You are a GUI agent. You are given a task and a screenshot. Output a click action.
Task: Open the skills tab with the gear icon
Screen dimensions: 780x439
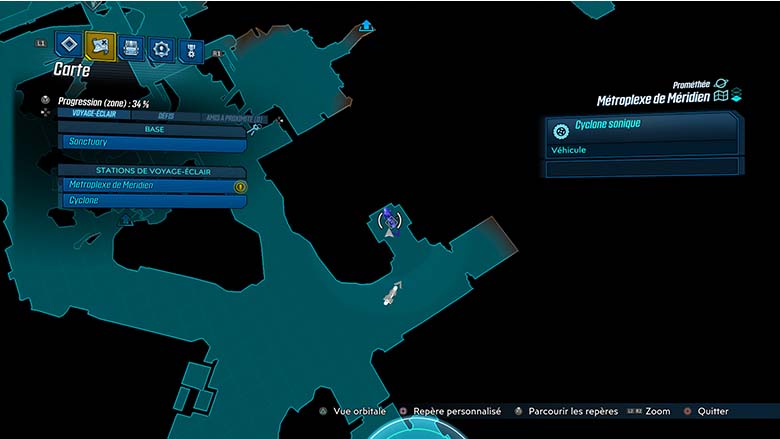coord(160,48)
